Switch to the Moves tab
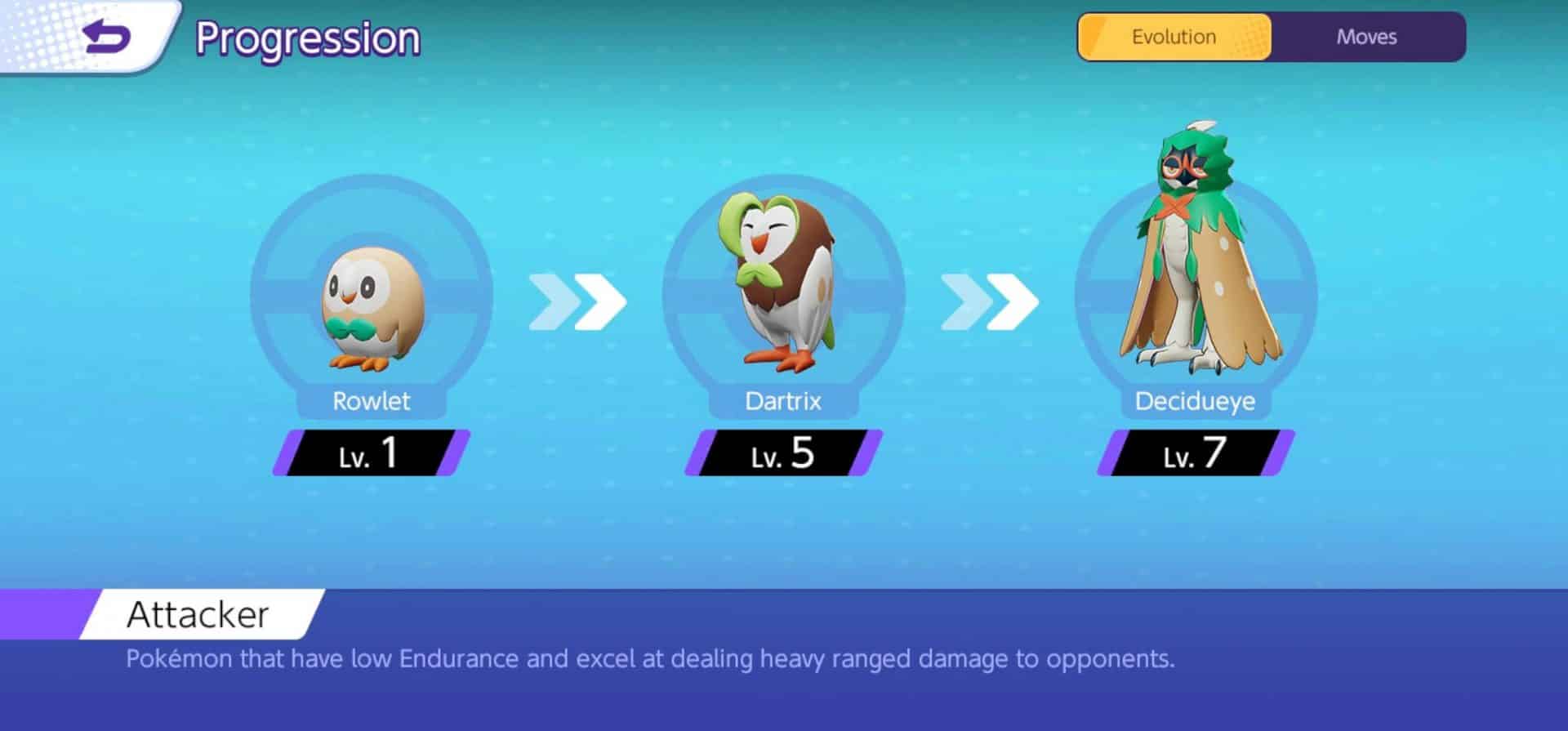This screenshot has width=1568, height=731. tap(1366, 37)
